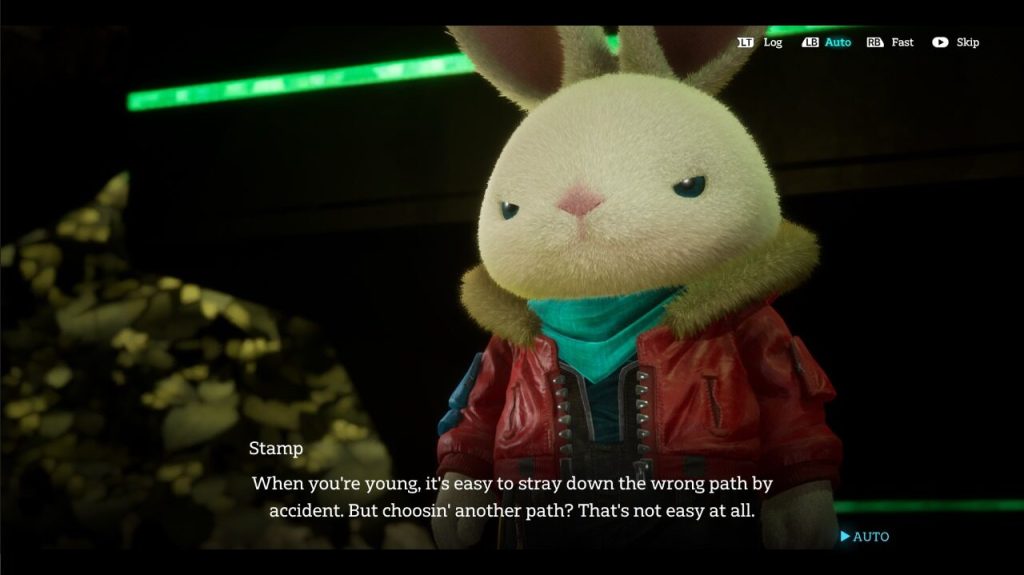Click the AUTO indicator beside the dialogue text
The image size is (1024, 575).
tap(865, 537)
